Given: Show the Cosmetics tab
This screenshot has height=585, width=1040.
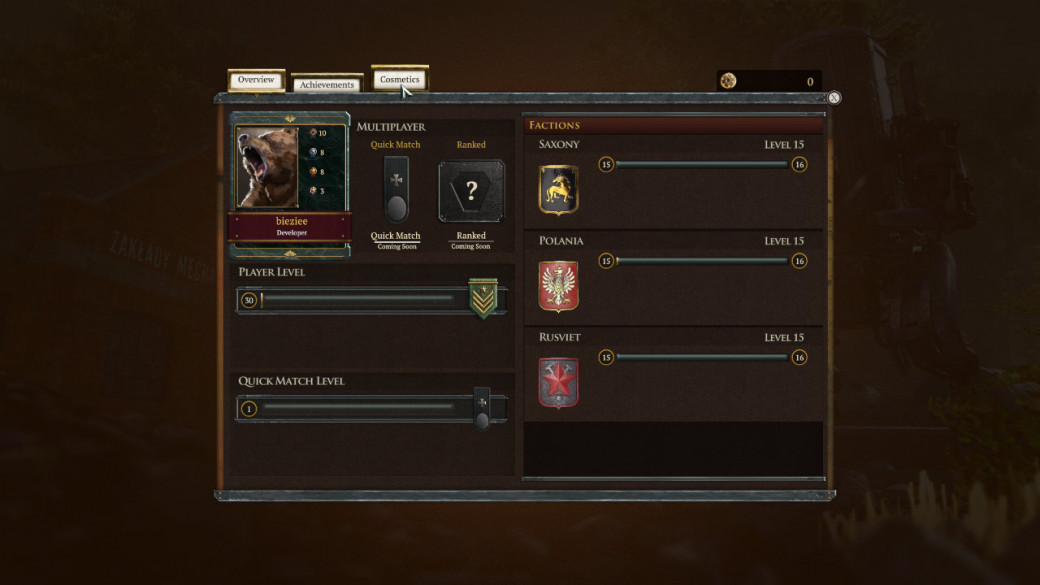Looking at the screenshot, I should (399, 79).
